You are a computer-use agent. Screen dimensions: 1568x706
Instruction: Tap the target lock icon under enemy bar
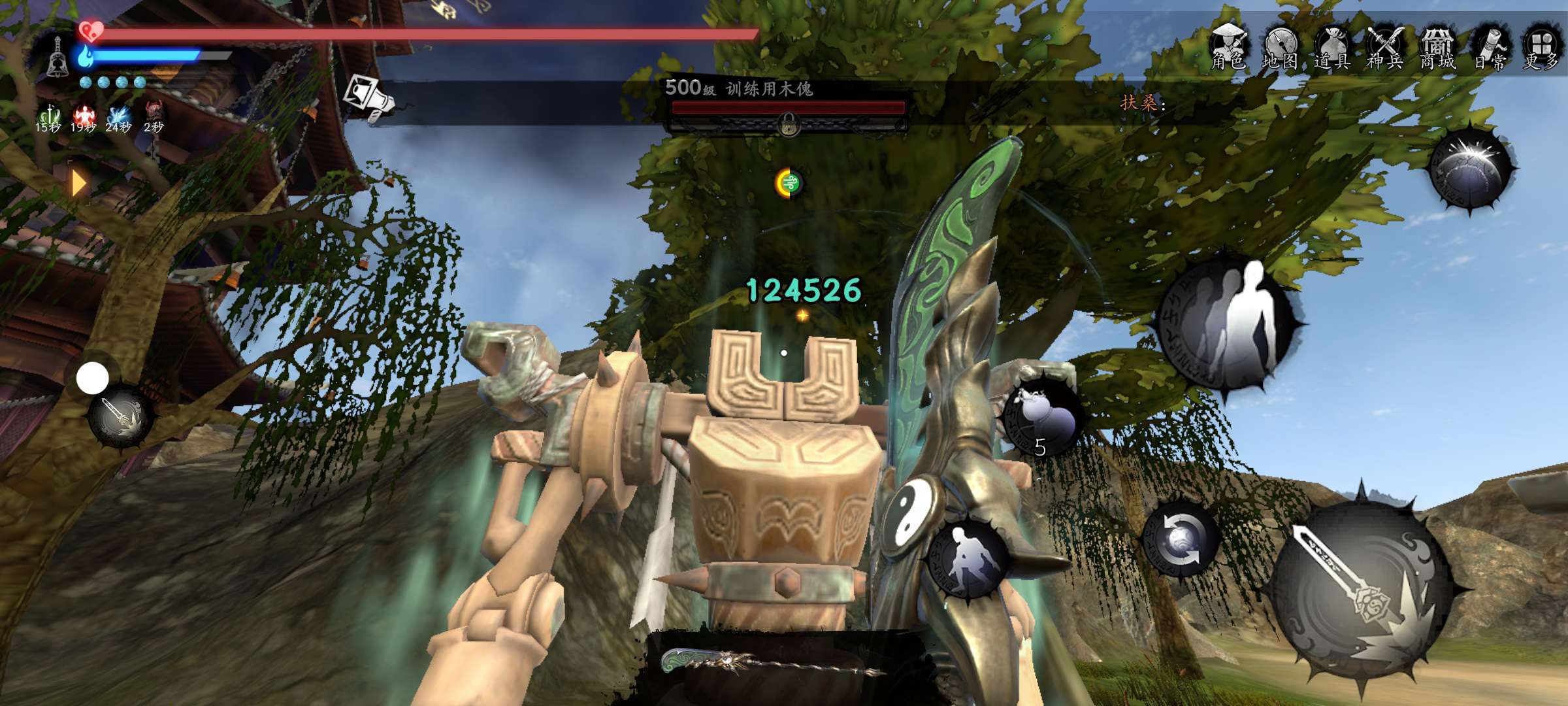789,124
